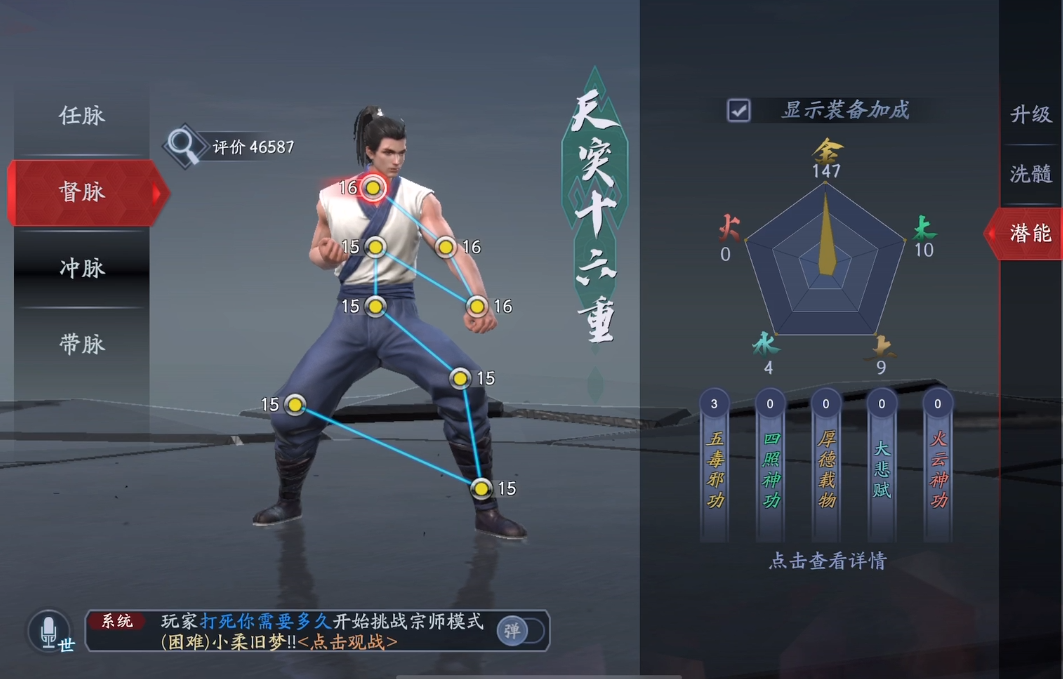Open the 冲脉 meridian tab
The height and width of the screenshot is (679, 1063).
82,268
